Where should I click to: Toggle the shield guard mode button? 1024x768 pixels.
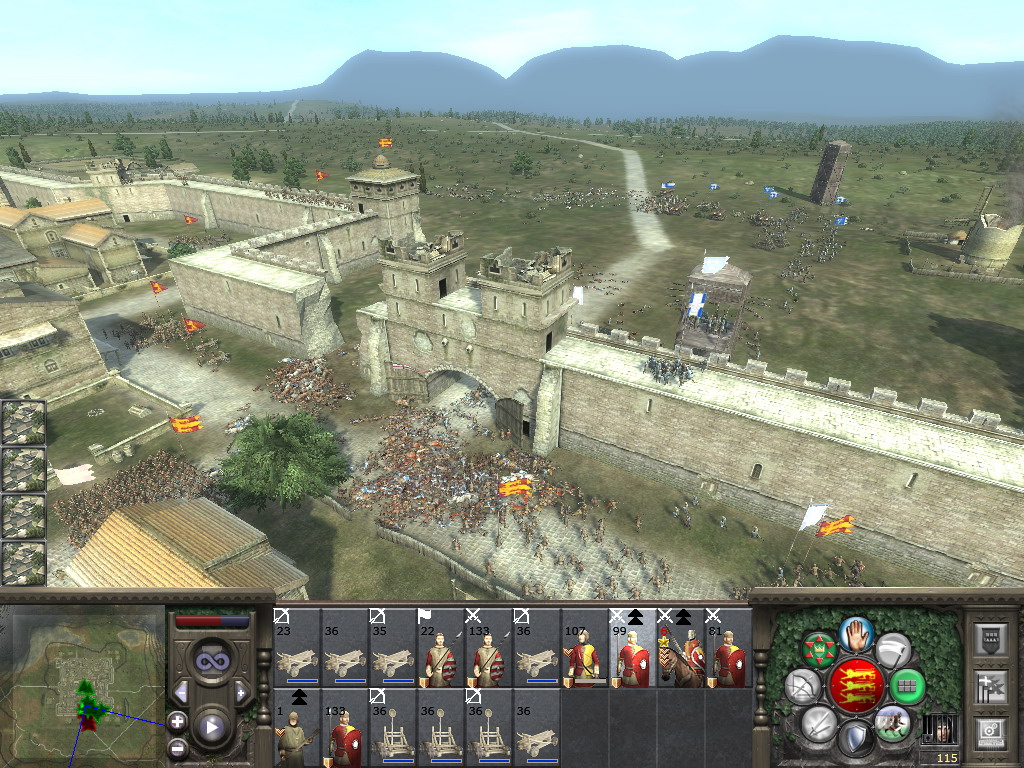(x=855, y=739)
